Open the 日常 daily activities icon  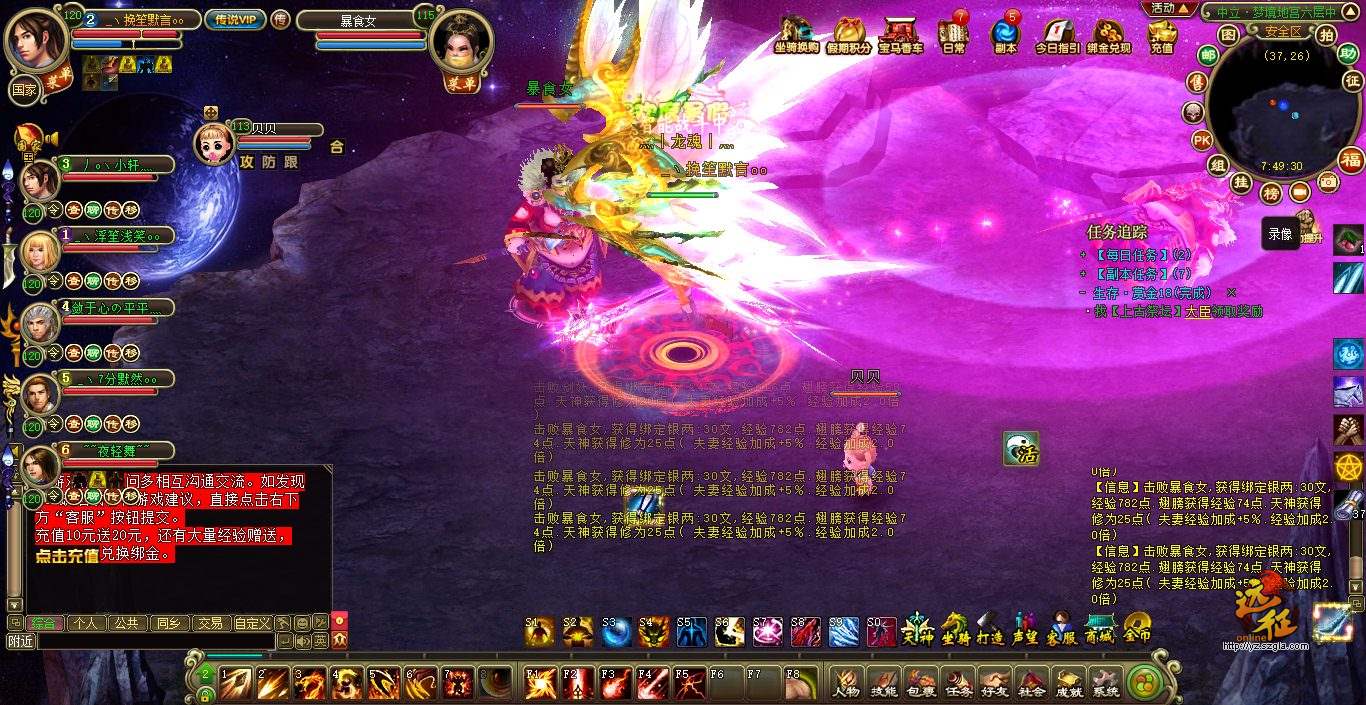click(x=954, y=32)
